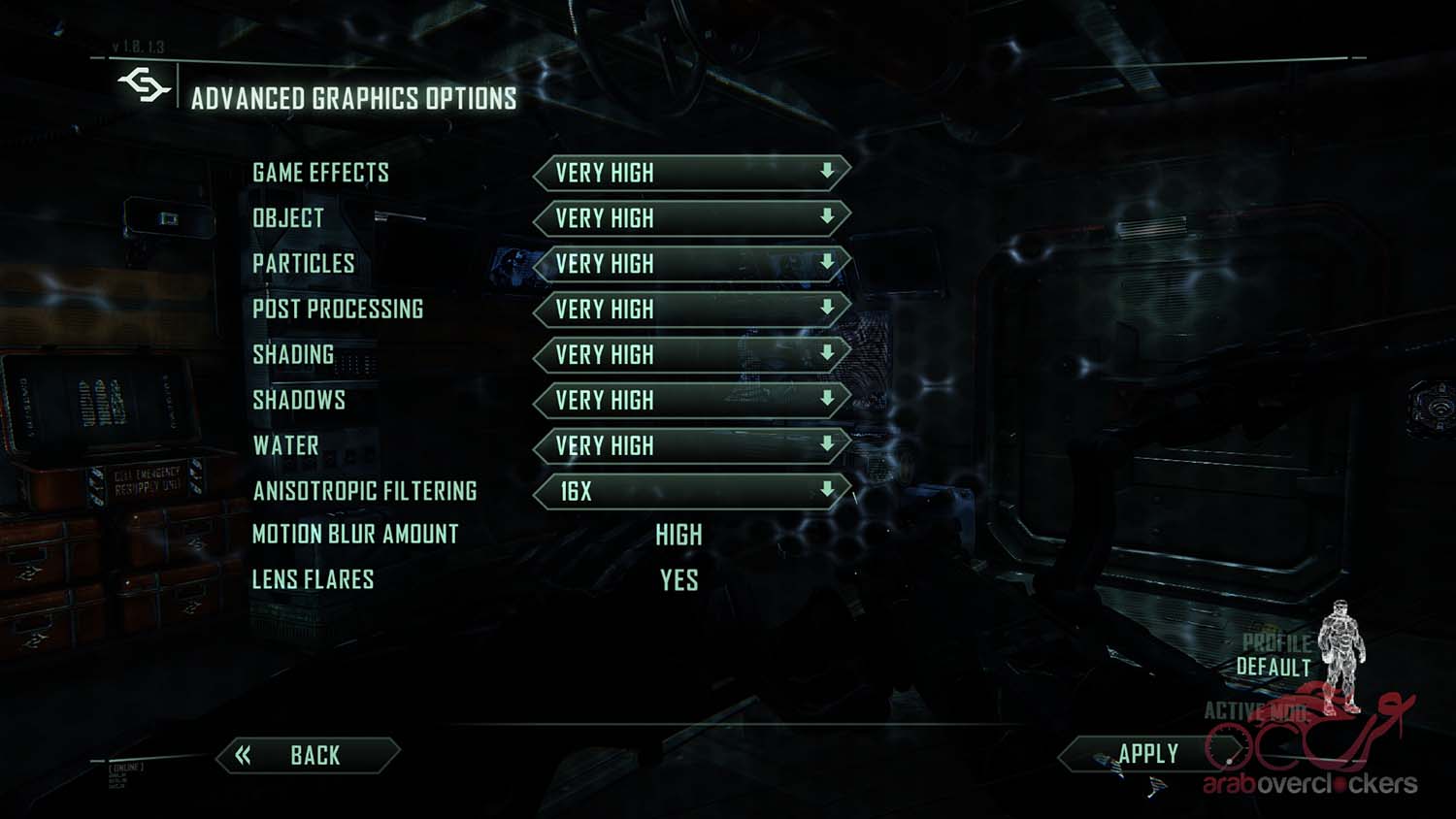Open the Anisotropic Filtering 16X dropdown

pos(691,491)
